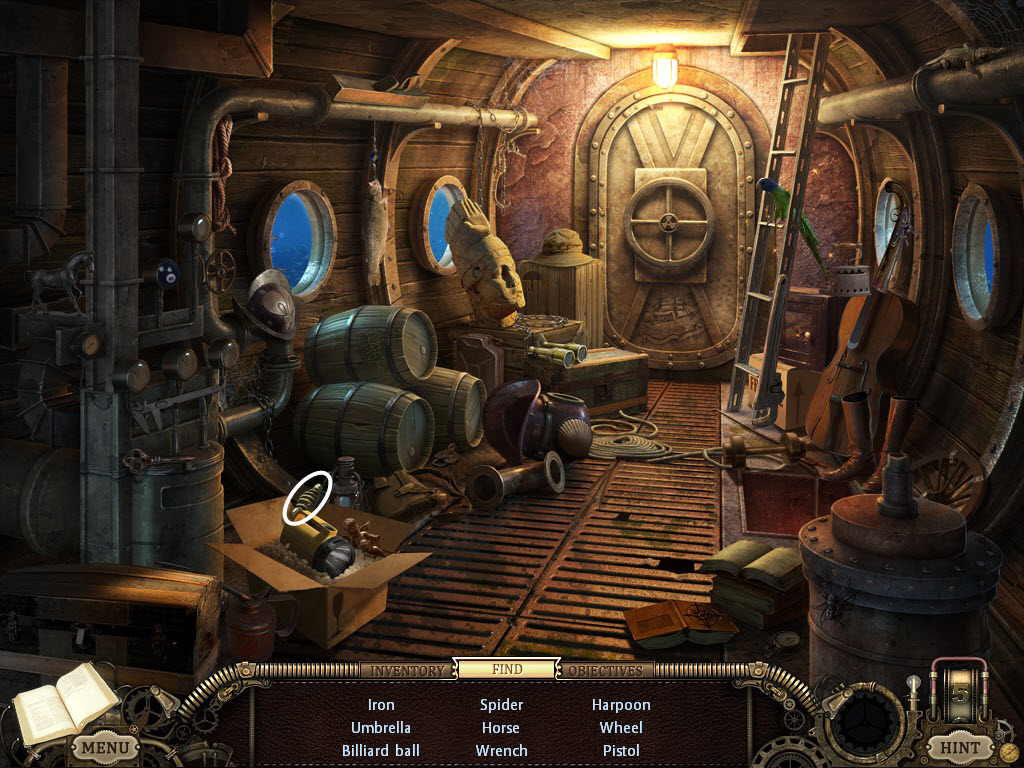Choose the Wrench list entry
Screen dimensions: 1024x768
coord(501,751)
